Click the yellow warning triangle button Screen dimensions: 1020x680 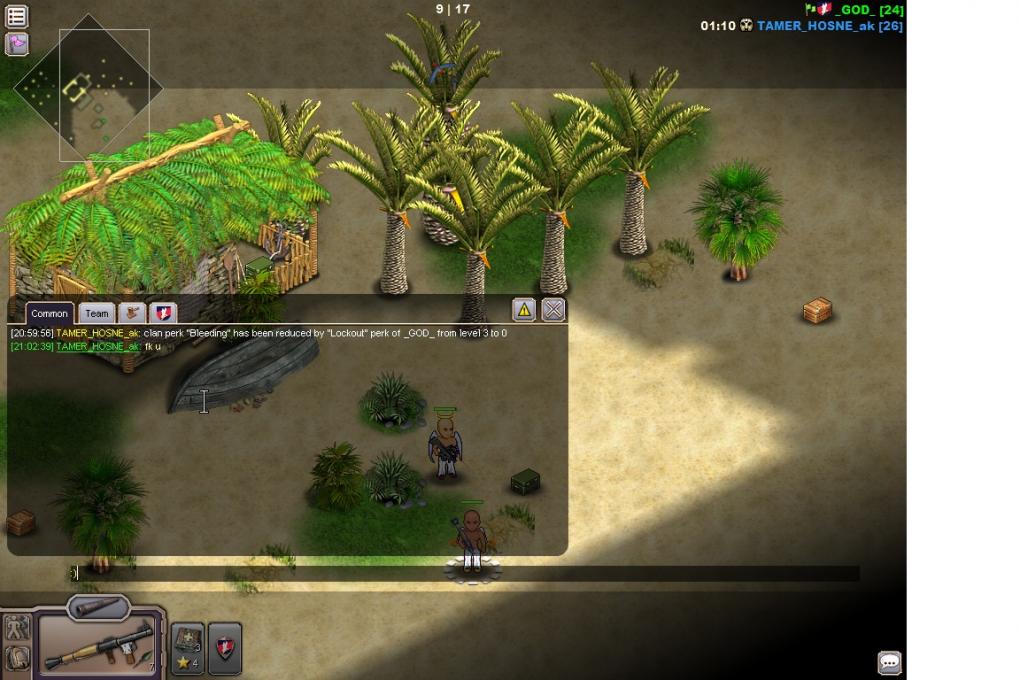[x=524, y=309]
